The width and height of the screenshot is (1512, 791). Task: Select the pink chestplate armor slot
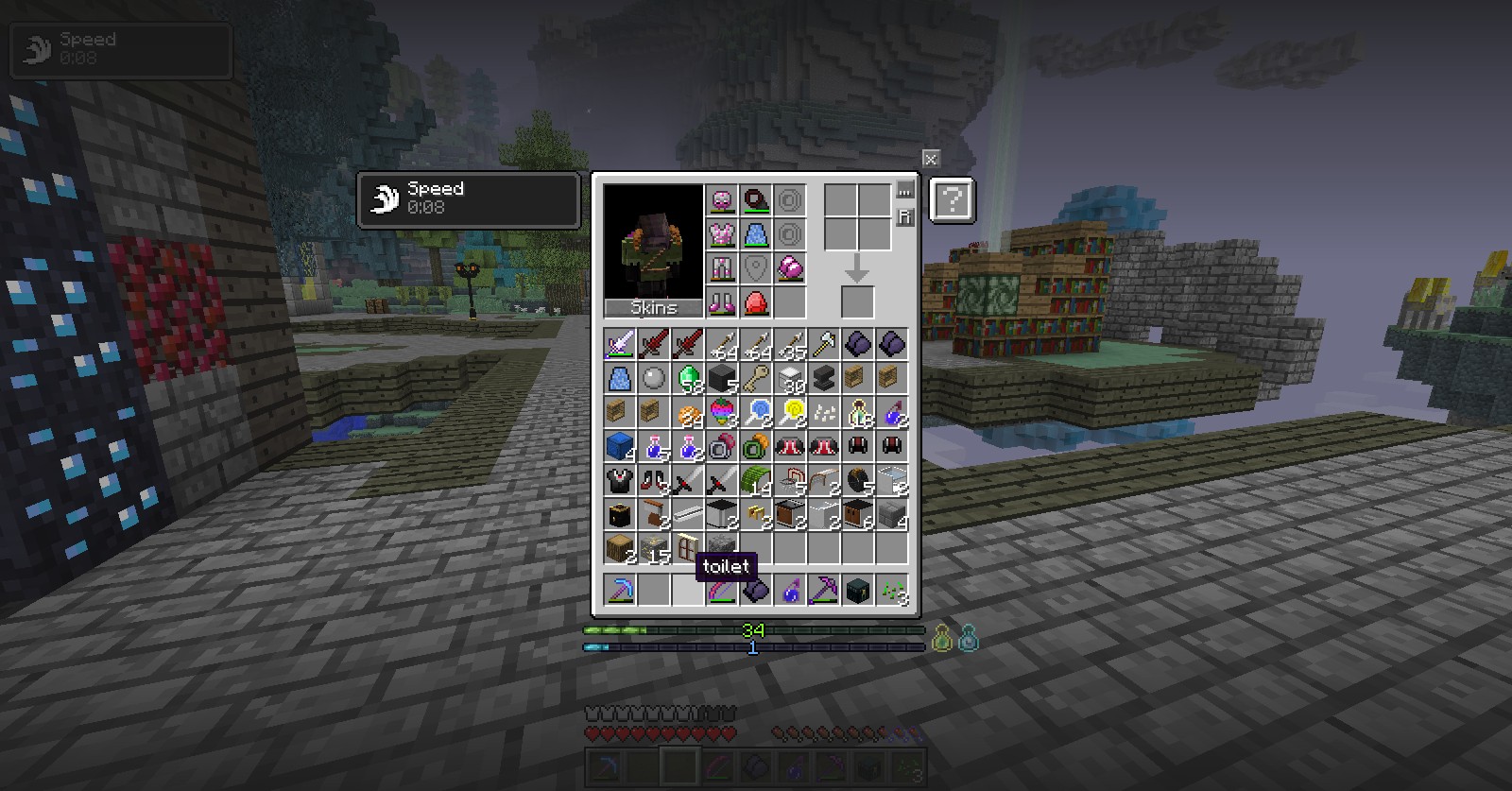click(x=722, y=234)
